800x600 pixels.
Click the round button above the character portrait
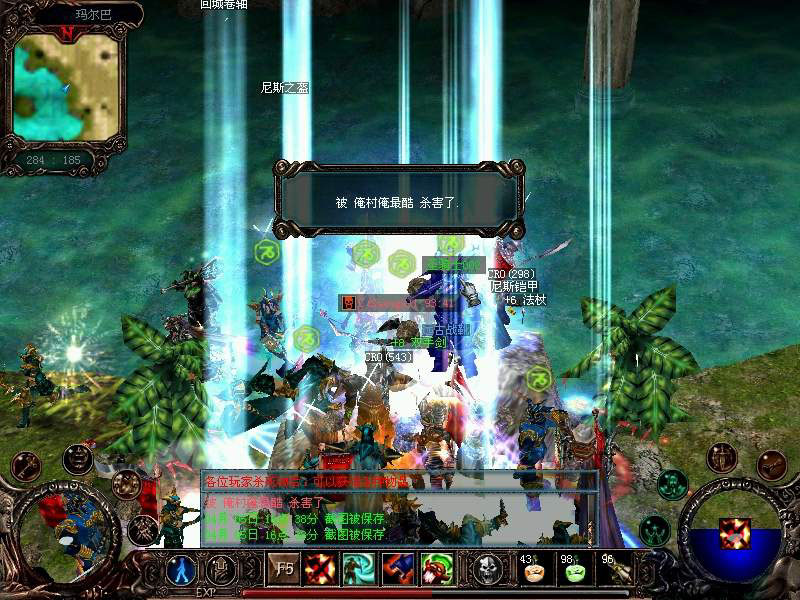78,459
